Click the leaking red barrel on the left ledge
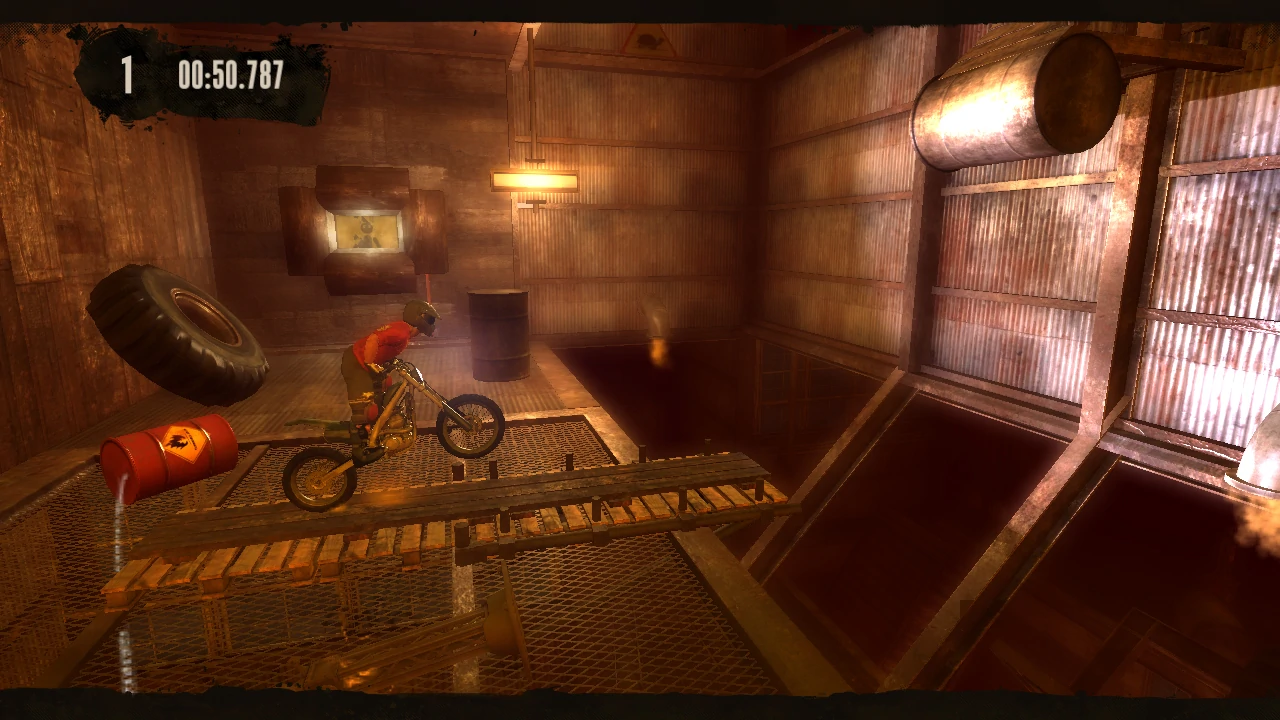The image size is (1280, 720). click(163, 460)
